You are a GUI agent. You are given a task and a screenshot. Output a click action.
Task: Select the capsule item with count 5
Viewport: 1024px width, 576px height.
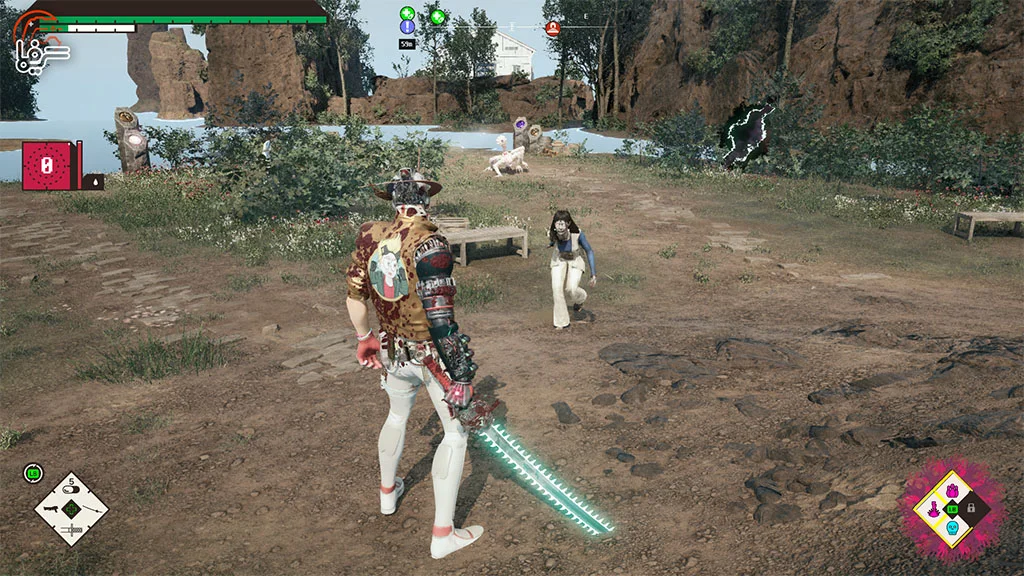[x=71, y=487]
